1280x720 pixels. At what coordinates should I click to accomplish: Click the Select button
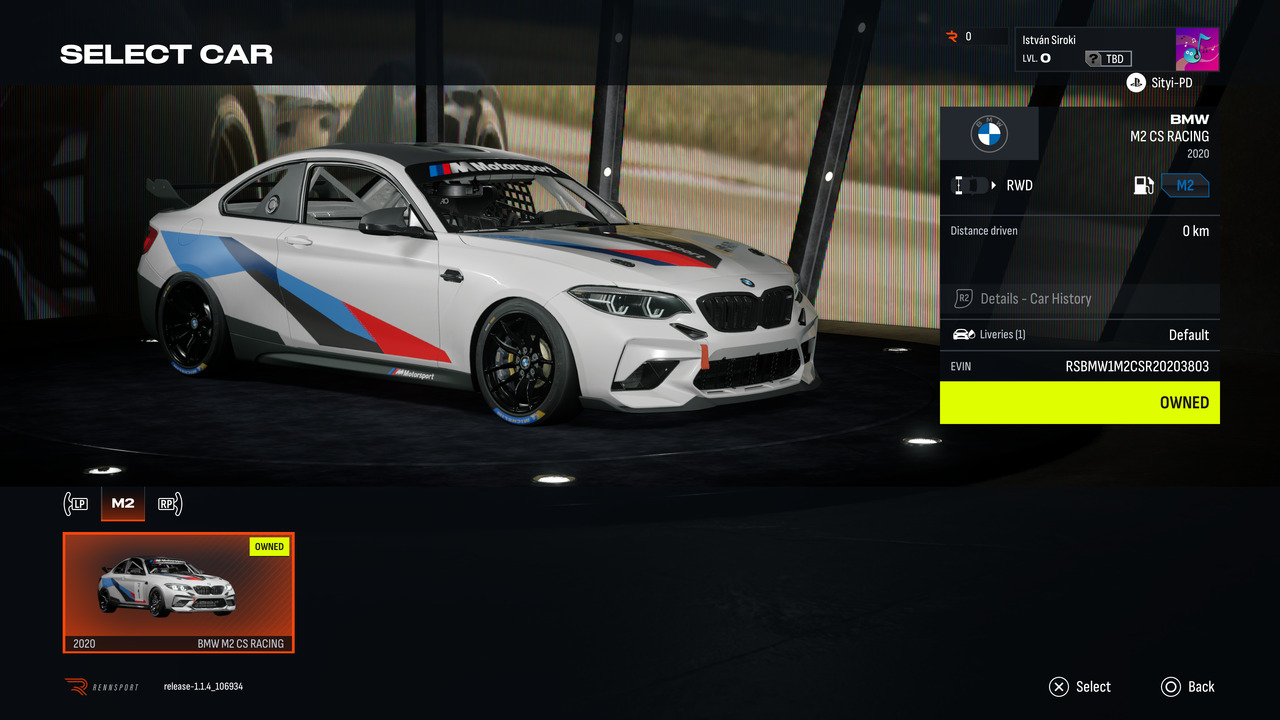tap(1080, 687)
